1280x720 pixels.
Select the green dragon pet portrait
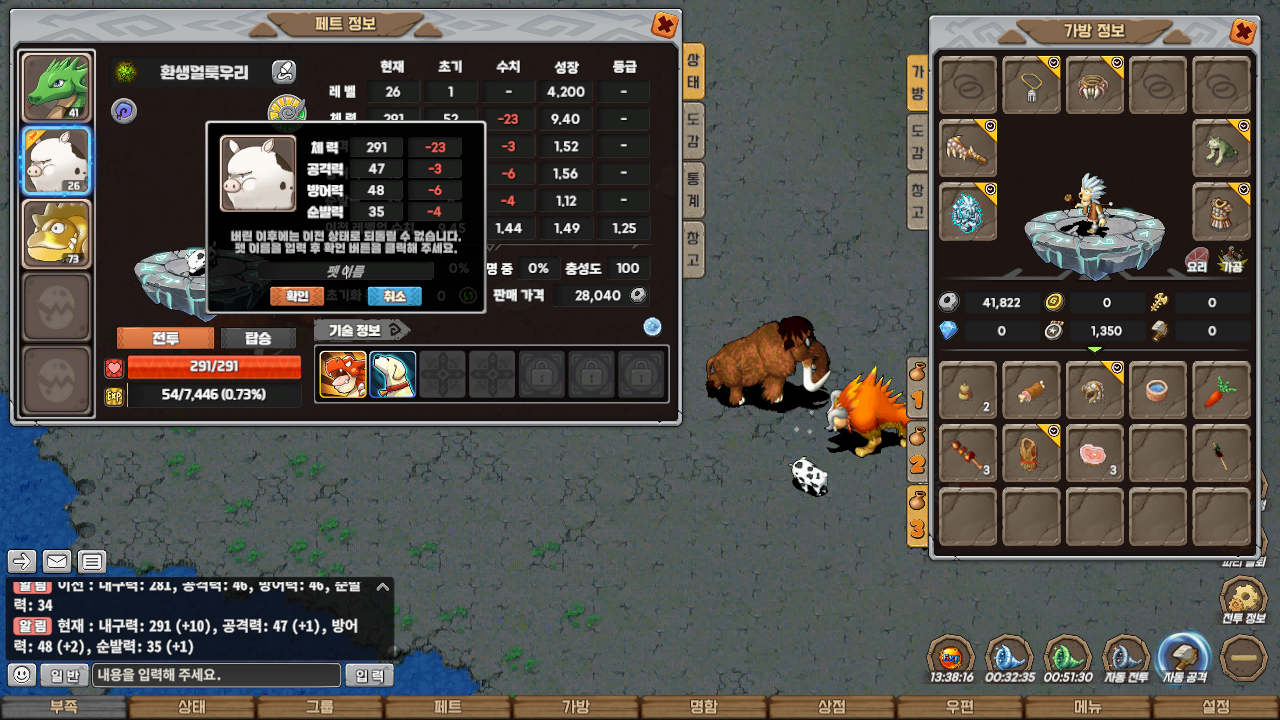(57, 86)
